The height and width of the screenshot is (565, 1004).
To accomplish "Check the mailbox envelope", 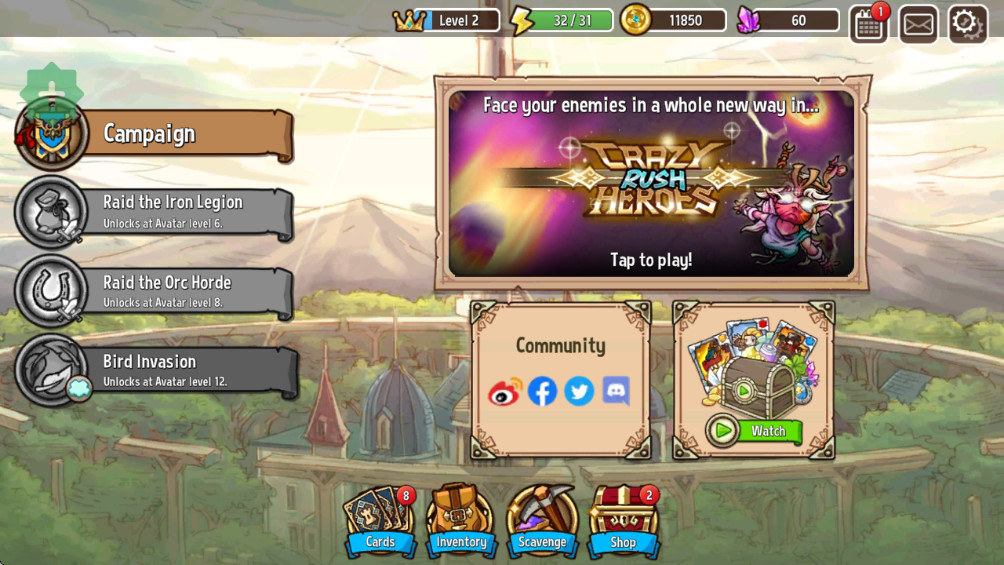I will (x=918, y=24).
